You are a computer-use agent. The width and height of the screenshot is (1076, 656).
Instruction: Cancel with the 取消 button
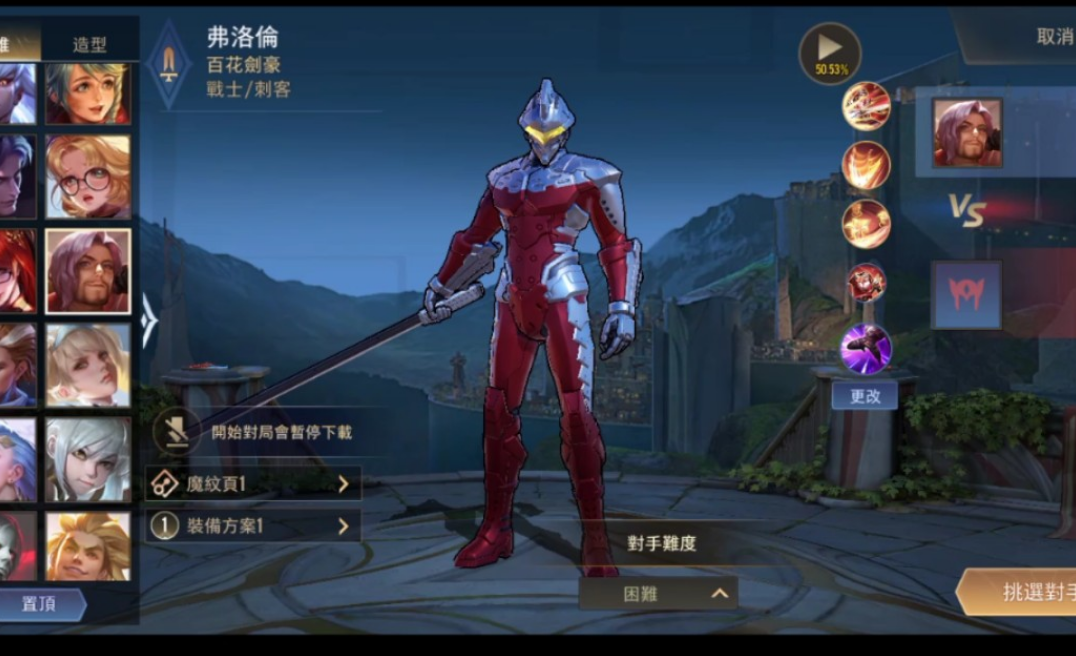1054,38
